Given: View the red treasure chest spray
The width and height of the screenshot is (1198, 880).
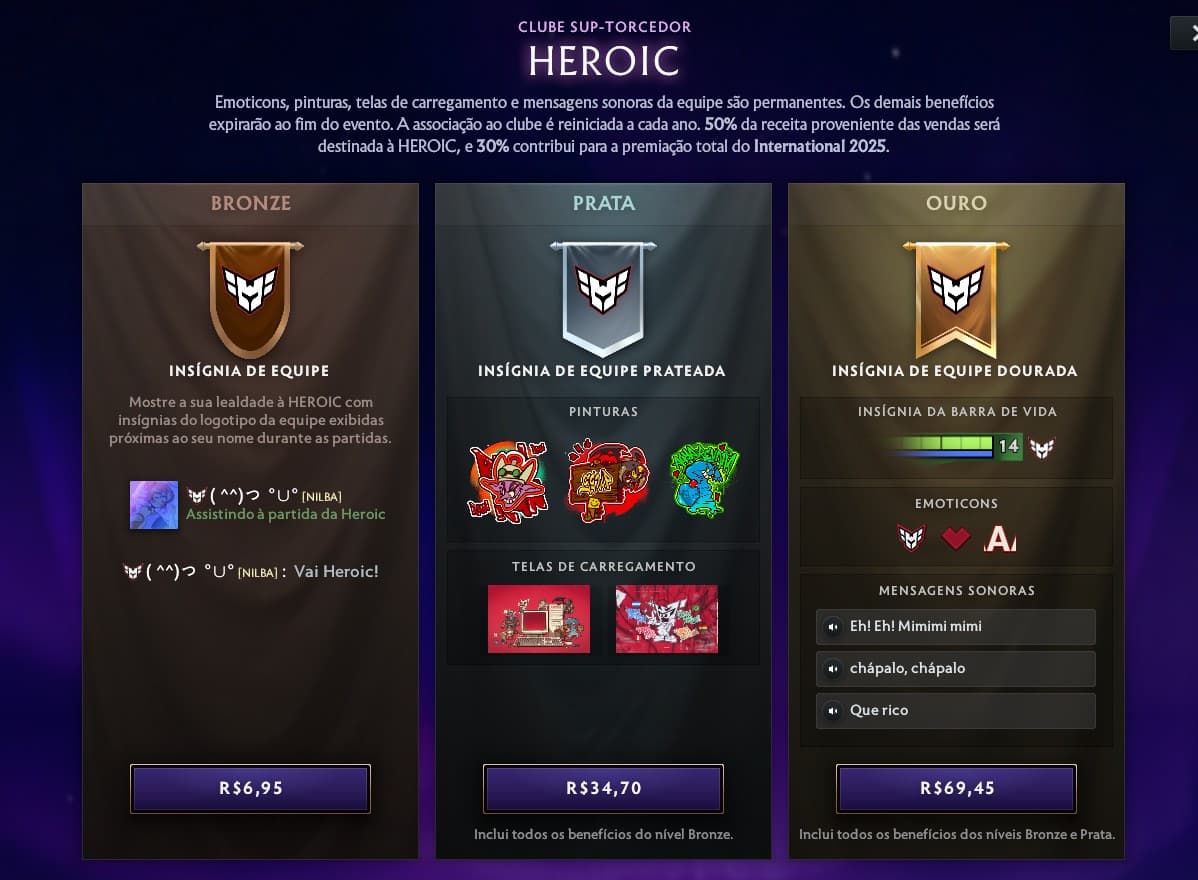Looking at the screenshot, I should [607, 481].
